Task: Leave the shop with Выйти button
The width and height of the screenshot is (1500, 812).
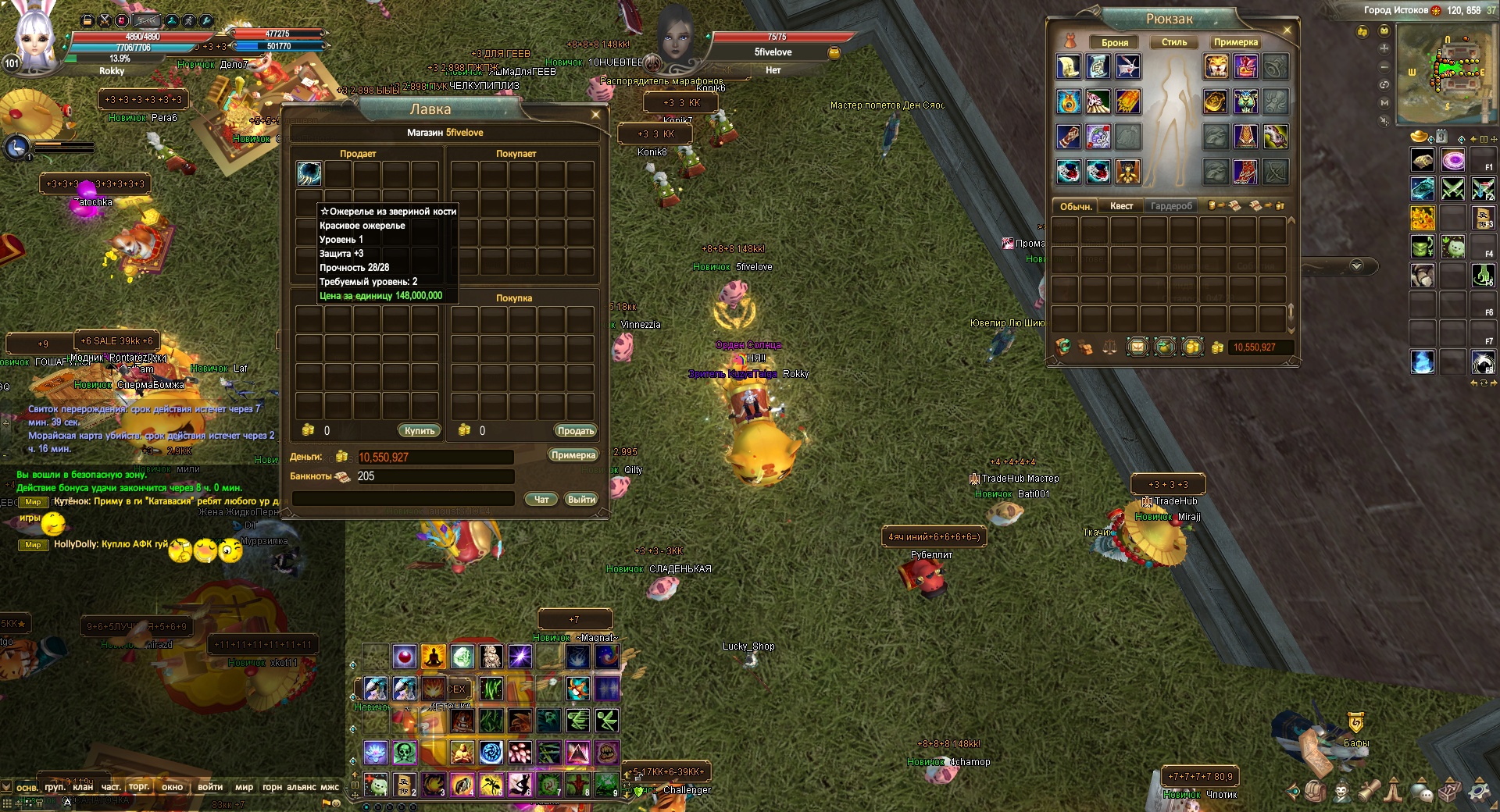Action: point(581,500)
